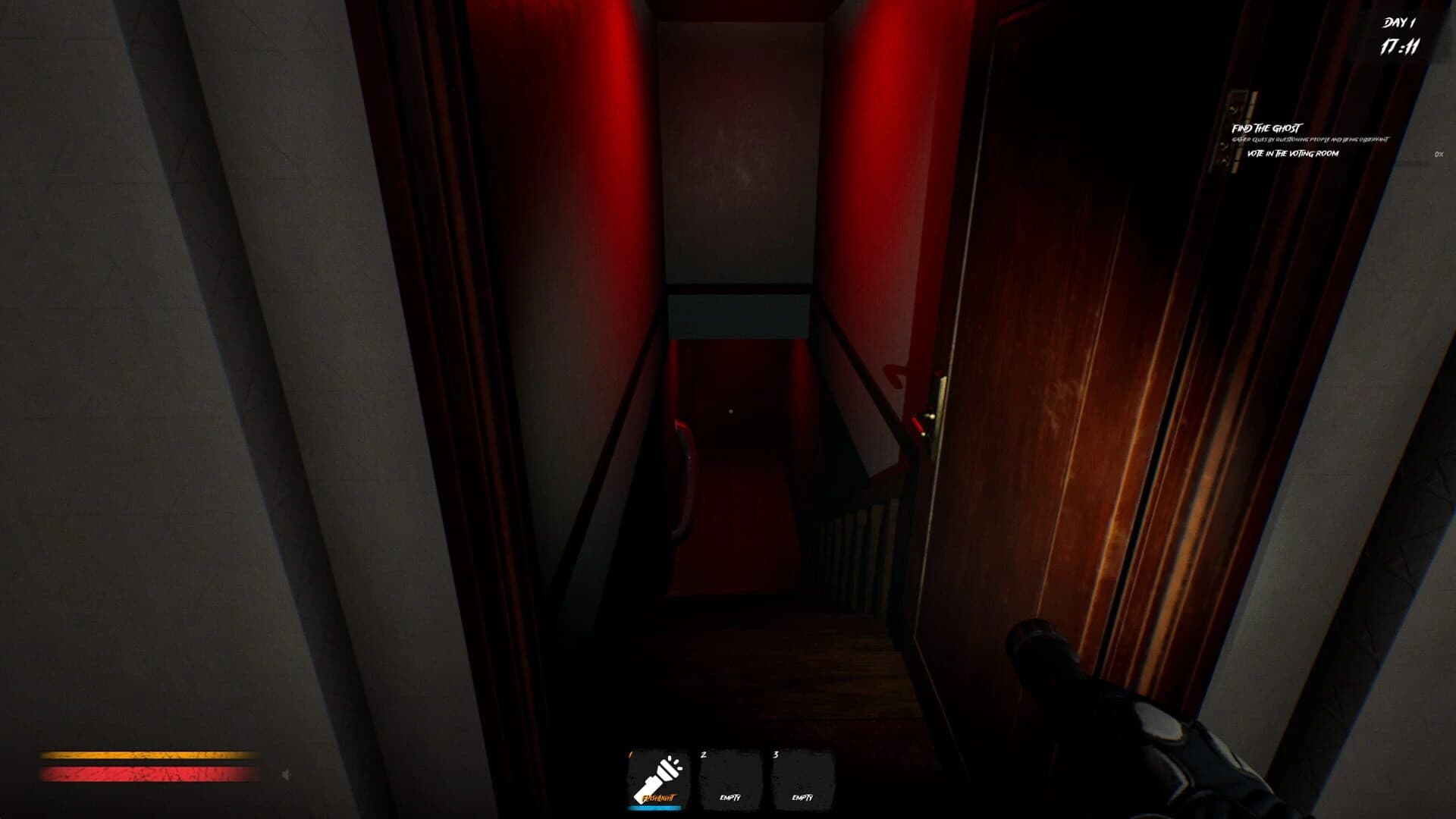Click the 0% objective progress indicator

click(x=1437, y=155)
